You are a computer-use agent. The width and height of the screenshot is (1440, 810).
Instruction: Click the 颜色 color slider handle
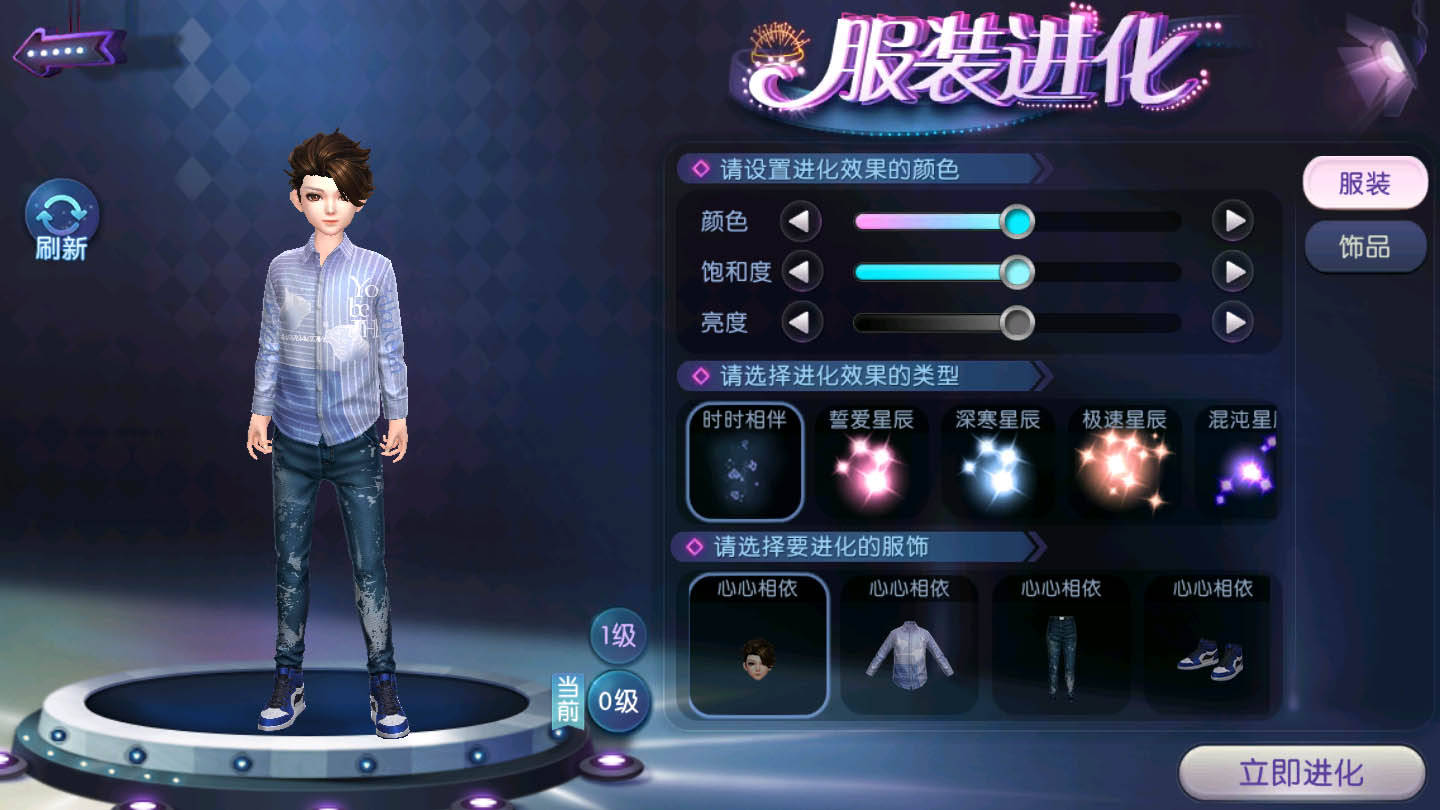click(1017, 221)
